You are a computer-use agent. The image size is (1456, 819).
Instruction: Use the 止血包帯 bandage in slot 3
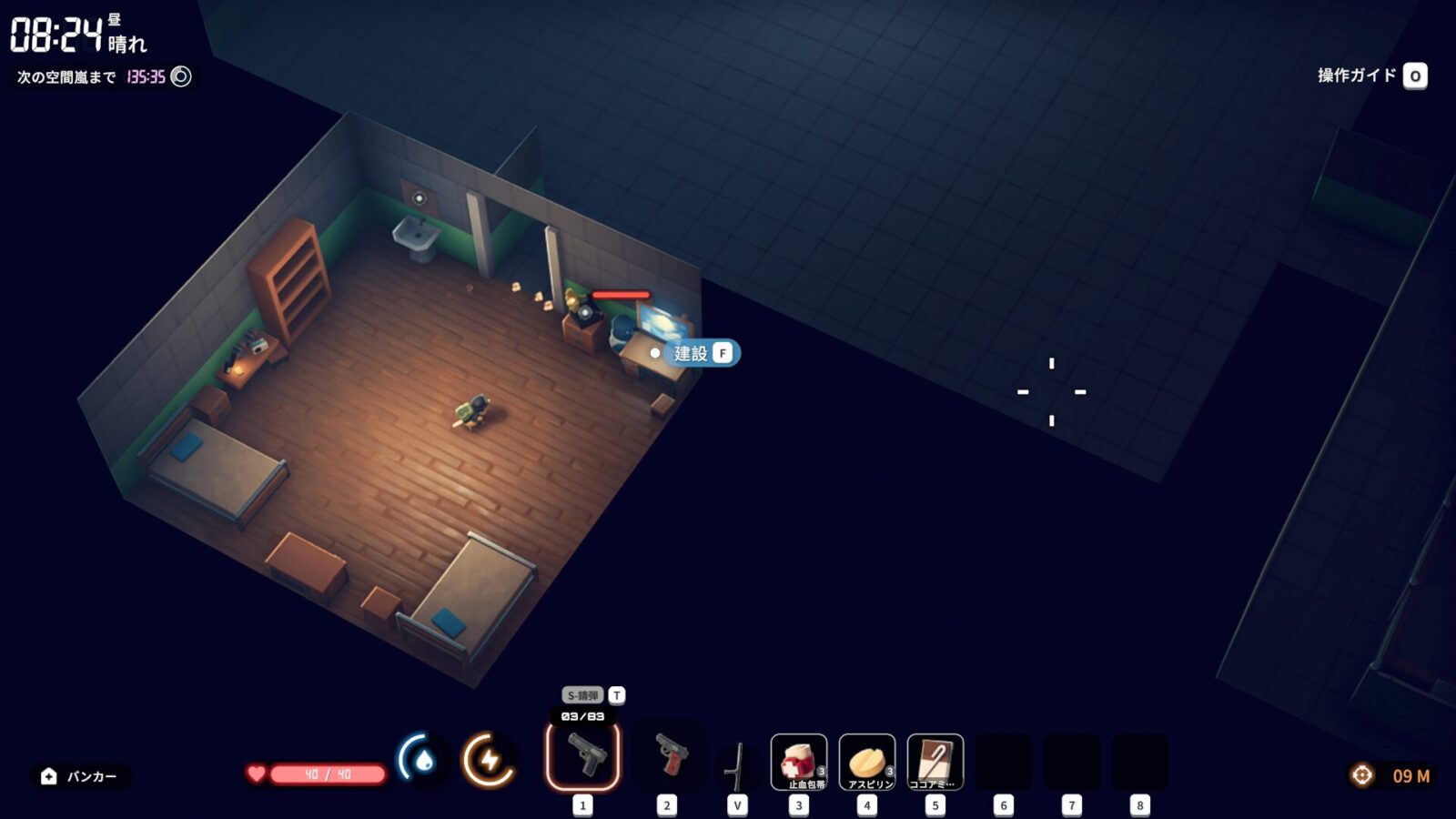[x=798, y=761]
